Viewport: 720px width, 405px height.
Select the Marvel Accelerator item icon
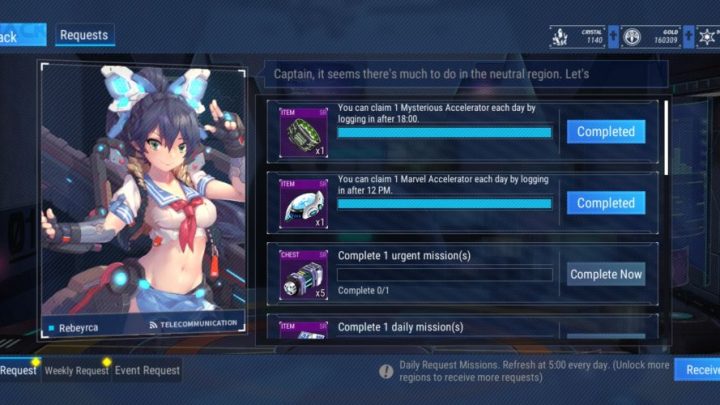click(304, 204)
